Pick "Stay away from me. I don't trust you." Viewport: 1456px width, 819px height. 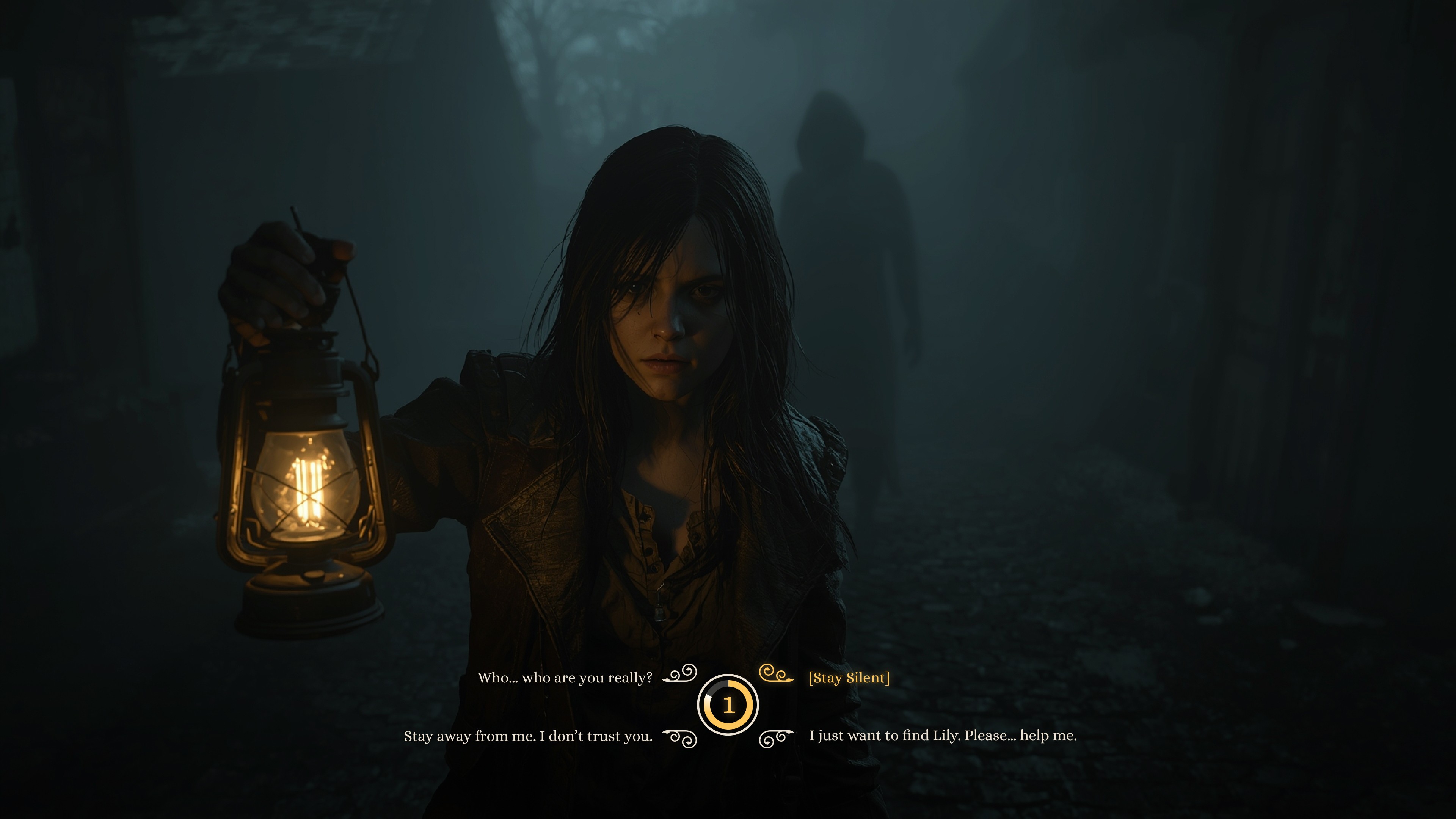click(x=528, y=736)
